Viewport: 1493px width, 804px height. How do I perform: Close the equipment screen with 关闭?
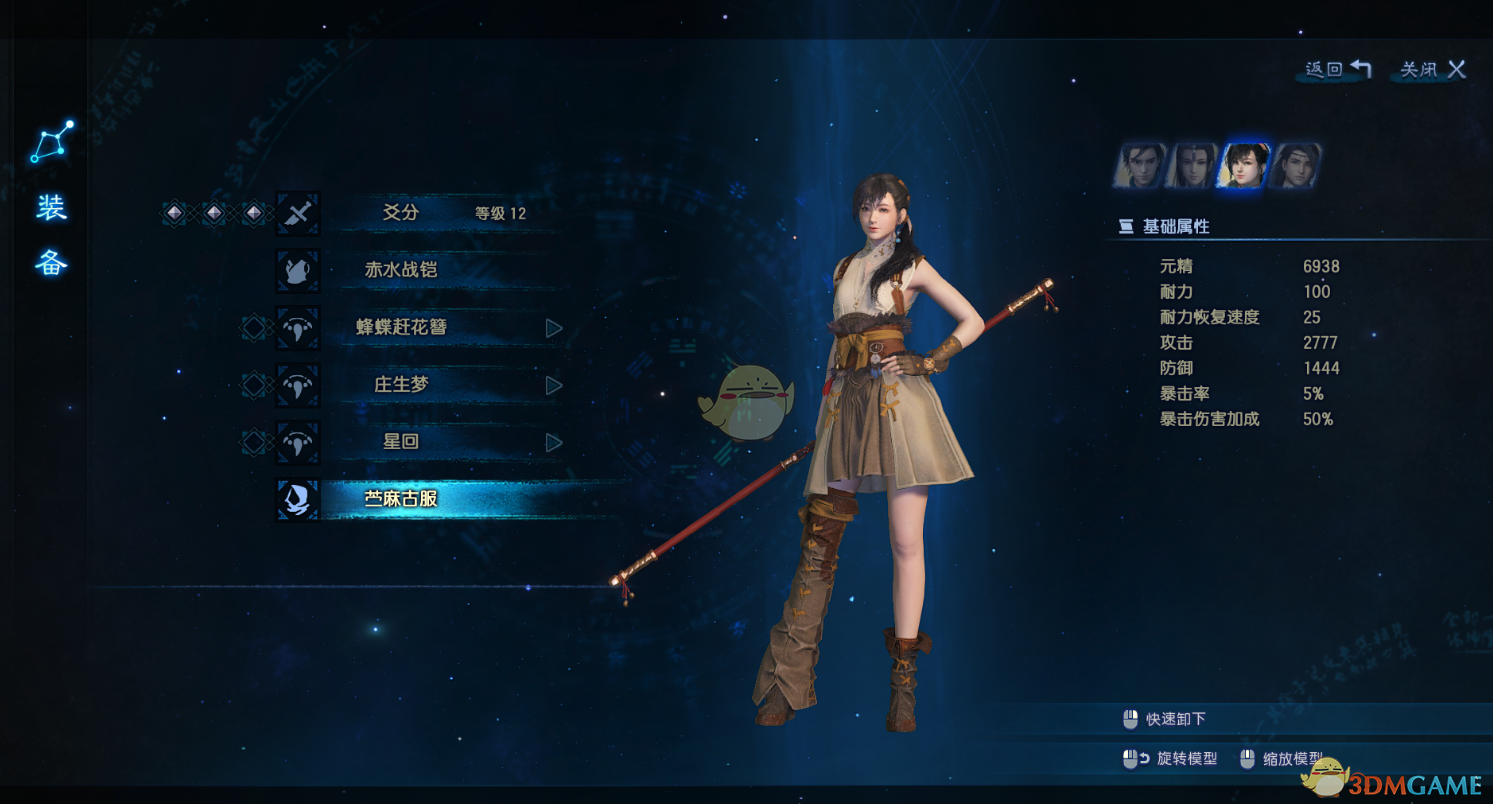pyautogui.click(x=1432, y=69)
